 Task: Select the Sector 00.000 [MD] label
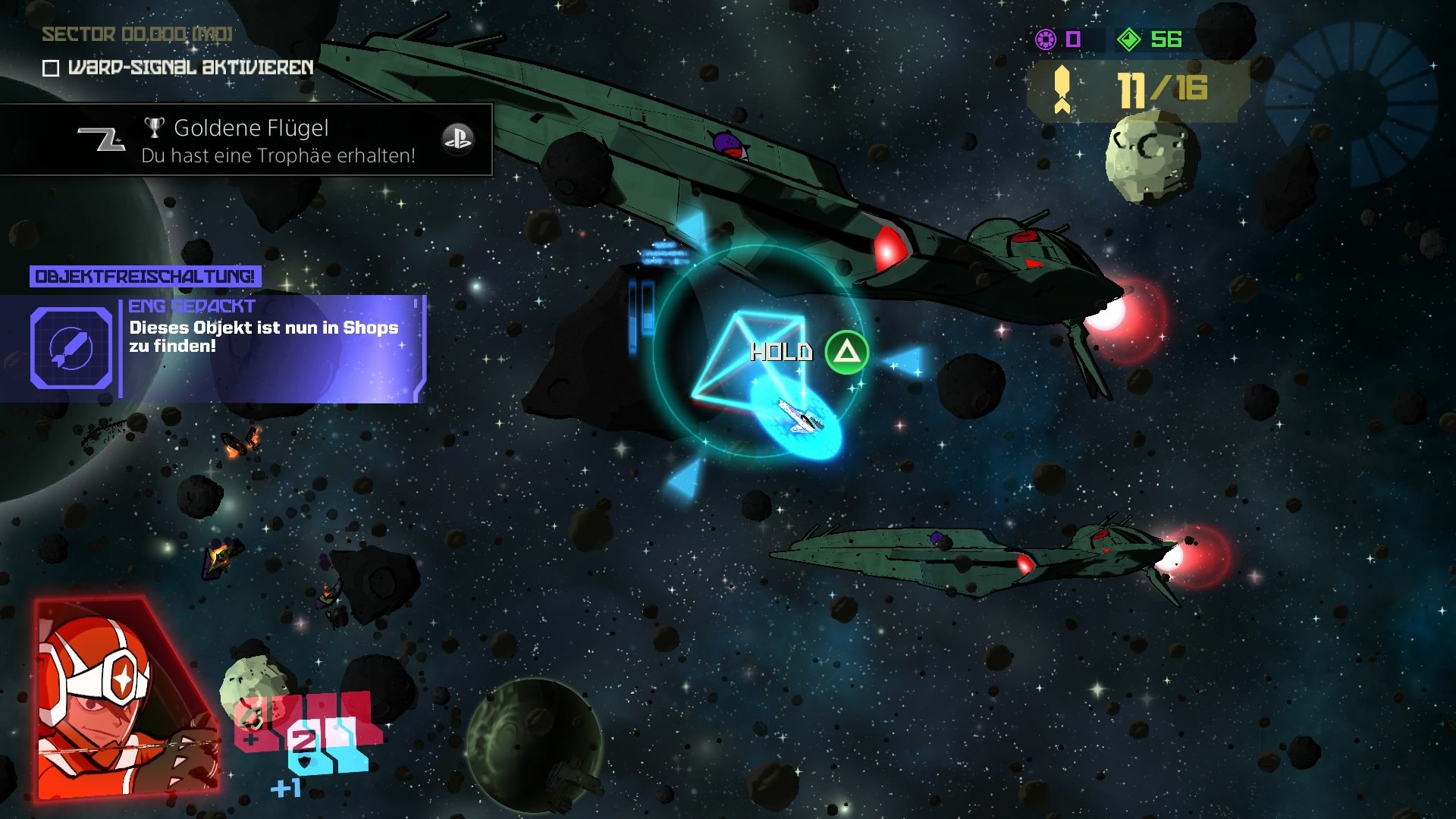[136, 35]
